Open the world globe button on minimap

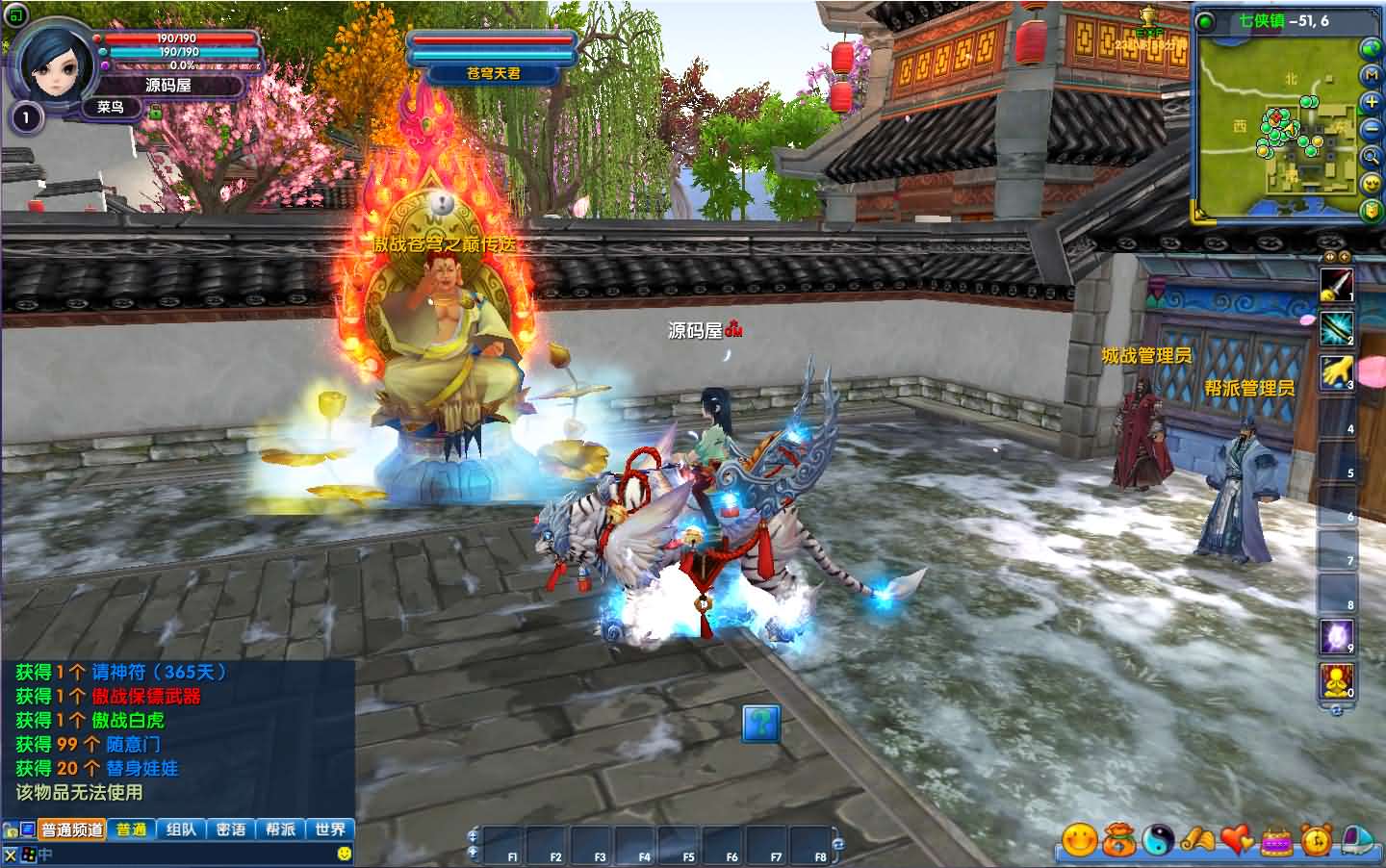(x=1371, y=47)
